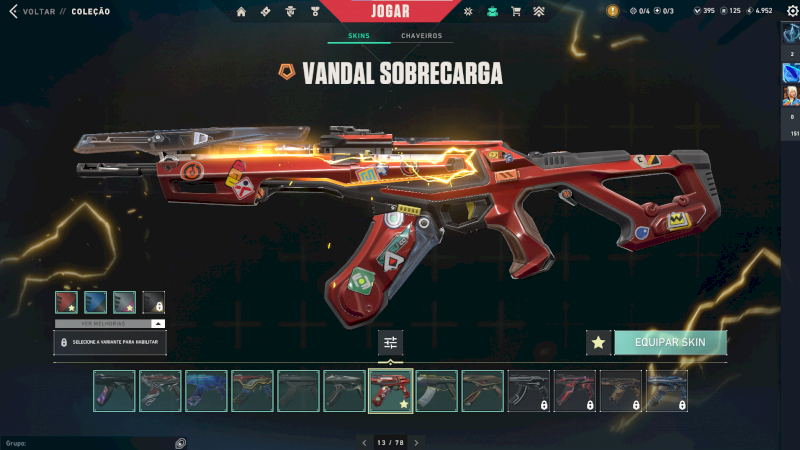Go back with the Voltar arrow
Screen dimensions: 800x450
[13, 12]
